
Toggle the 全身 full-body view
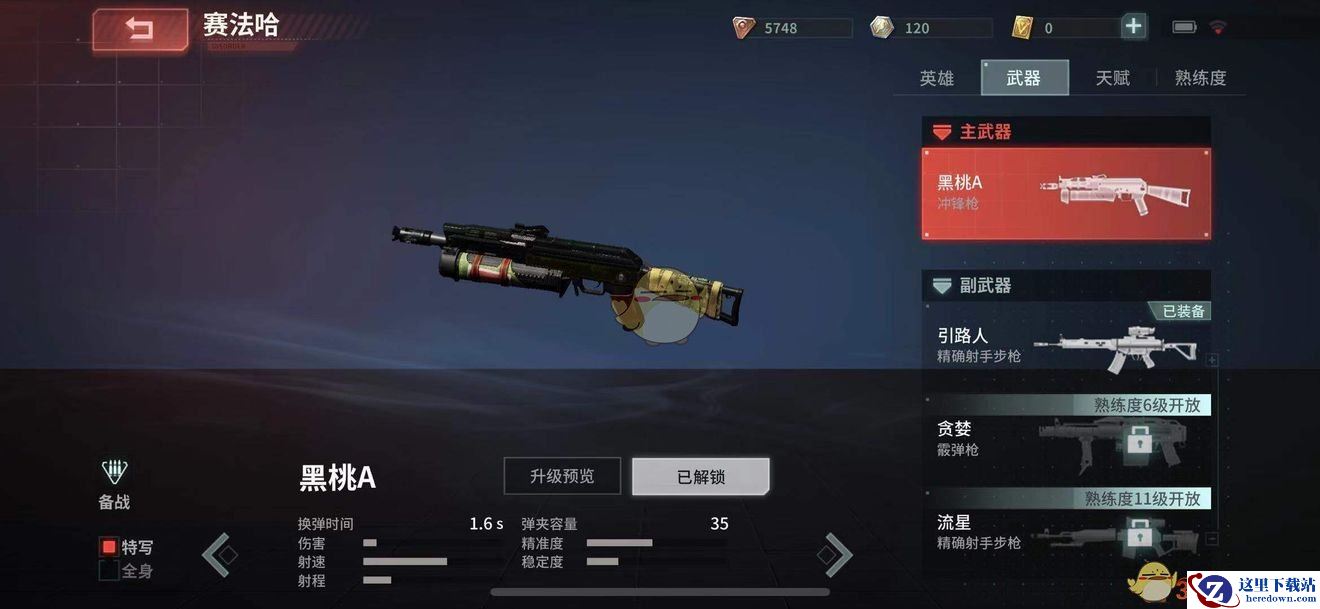[x=109, y=571]
